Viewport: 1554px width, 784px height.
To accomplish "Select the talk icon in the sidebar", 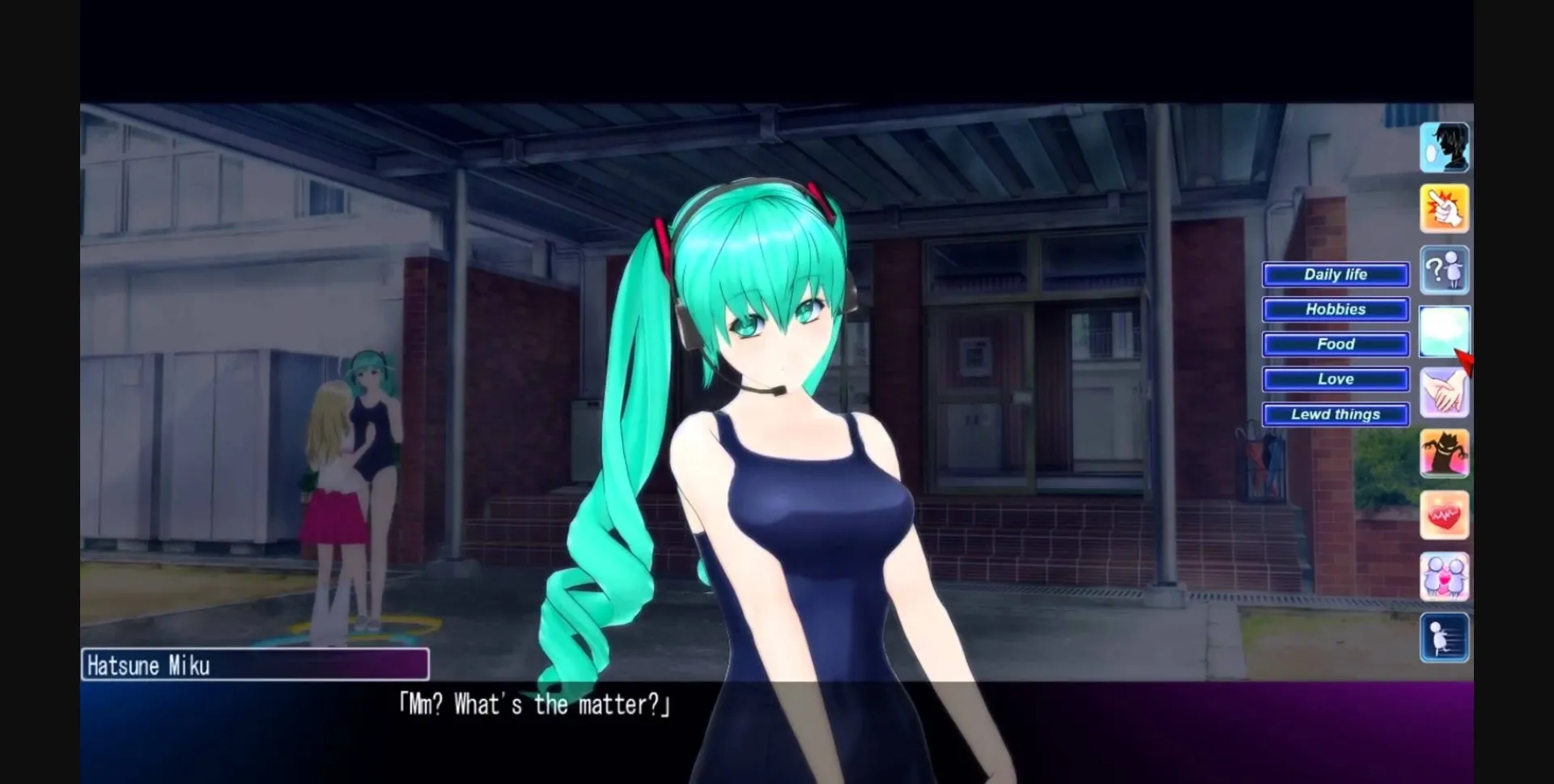I will pyautogui.click(x=1445, y=146).
